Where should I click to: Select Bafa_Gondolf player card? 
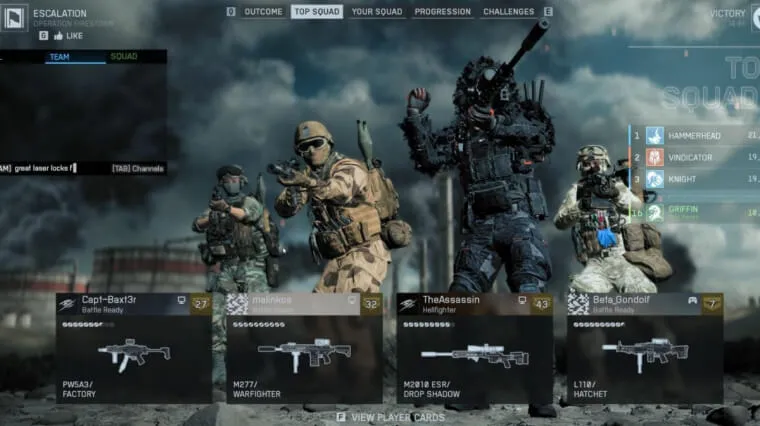coord(645,347)
